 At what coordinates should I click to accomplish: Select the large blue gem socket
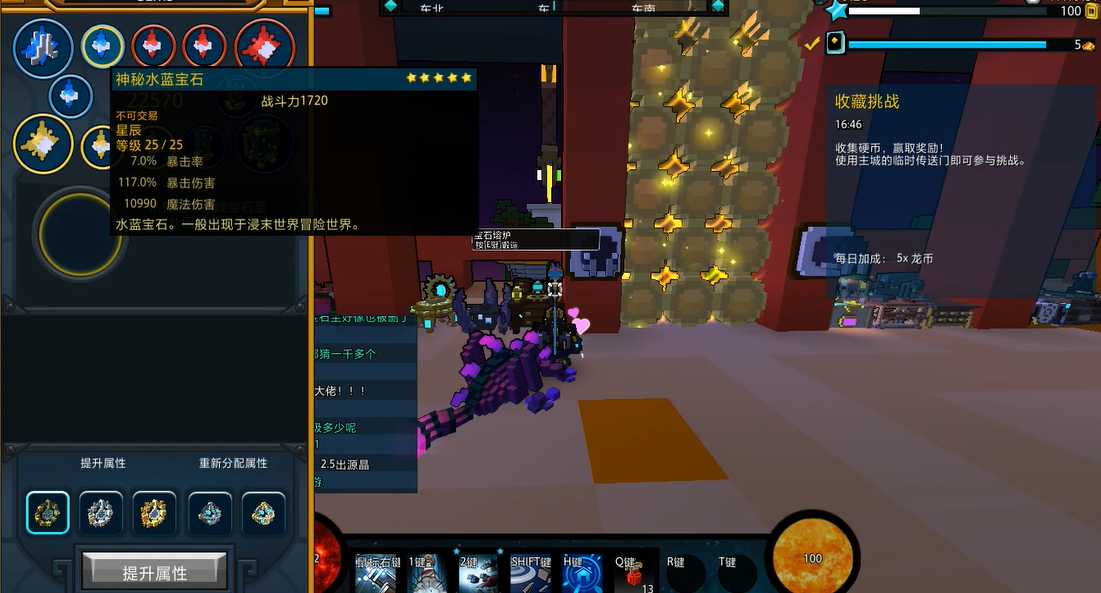(43, 47)
